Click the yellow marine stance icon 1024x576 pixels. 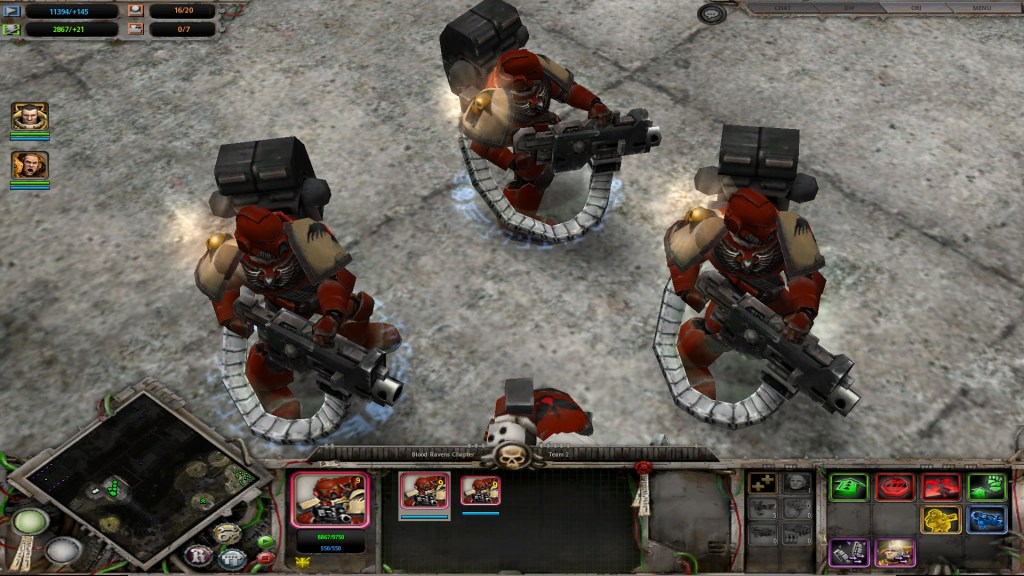tap(941, 520)
